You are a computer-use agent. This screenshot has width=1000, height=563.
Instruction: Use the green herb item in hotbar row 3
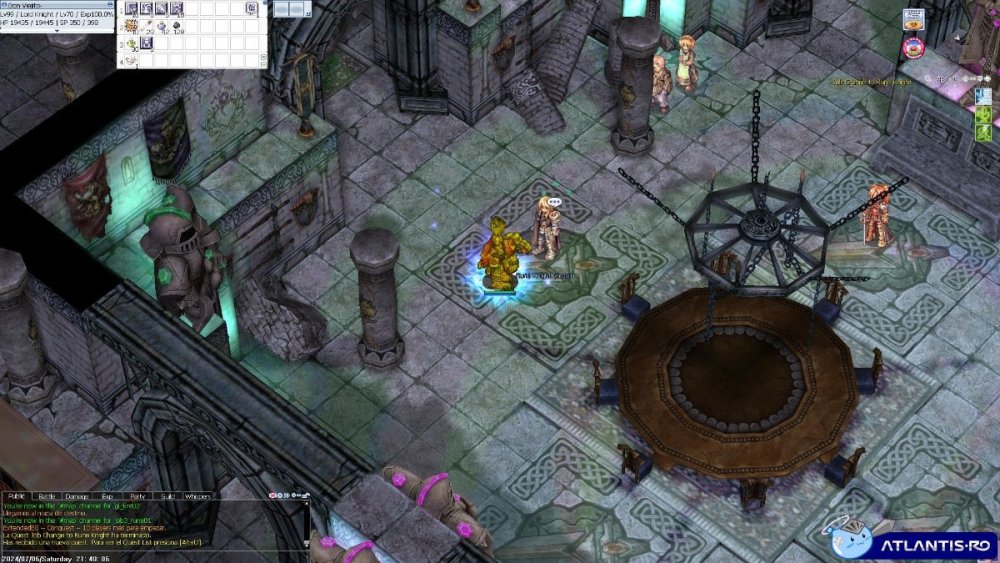(x=131, y=43)
